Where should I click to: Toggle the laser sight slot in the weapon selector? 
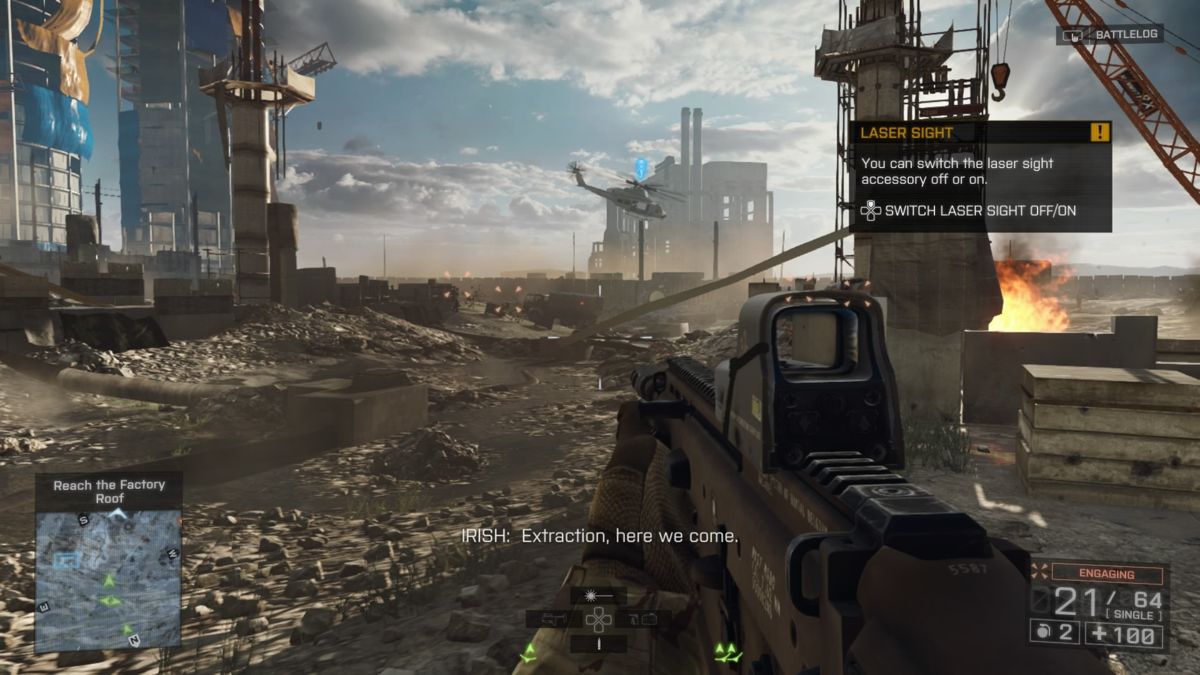pyautogui.click(x=598, y=596)
